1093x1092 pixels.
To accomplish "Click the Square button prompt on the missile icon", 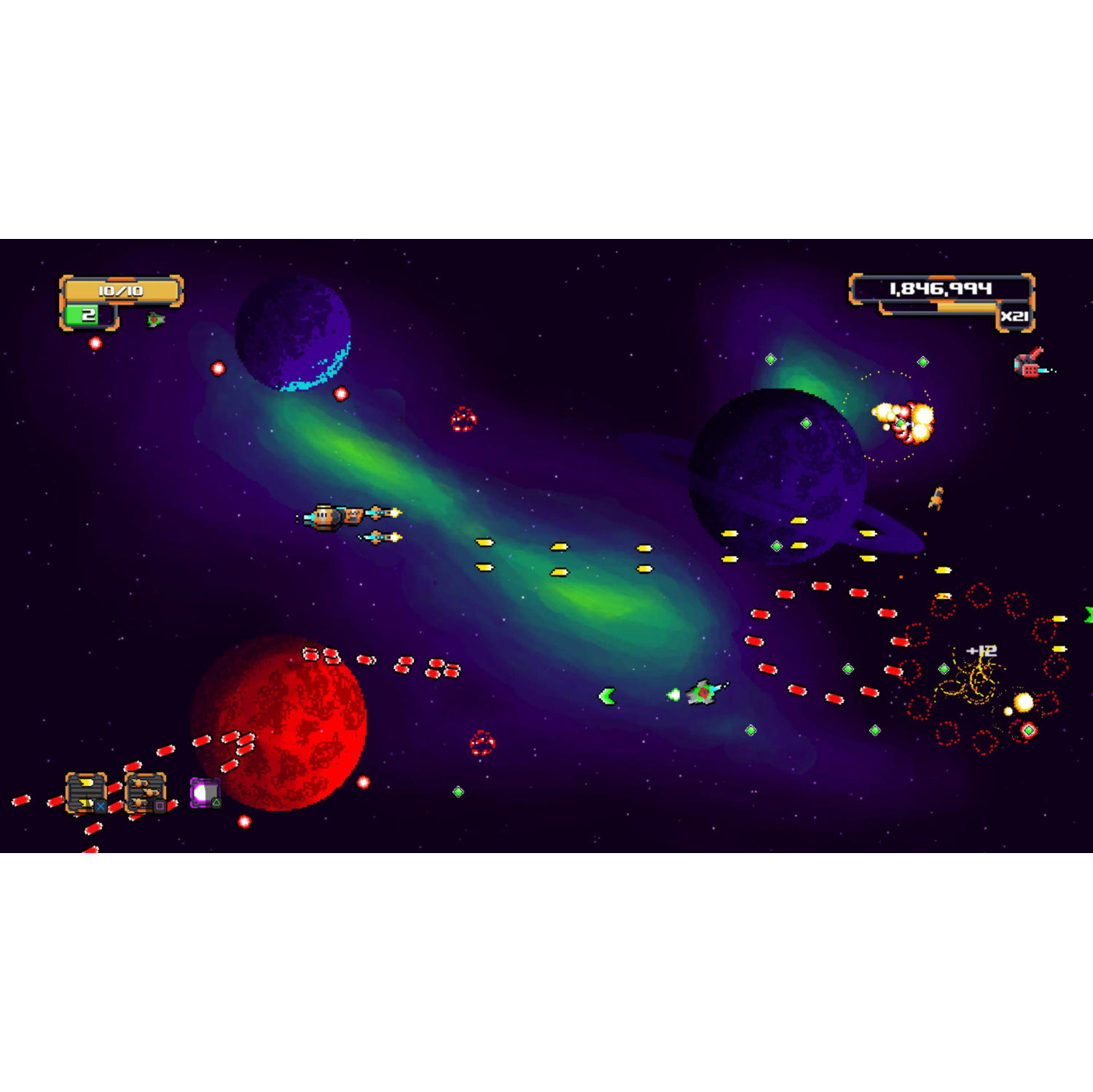I will point(160,806).
